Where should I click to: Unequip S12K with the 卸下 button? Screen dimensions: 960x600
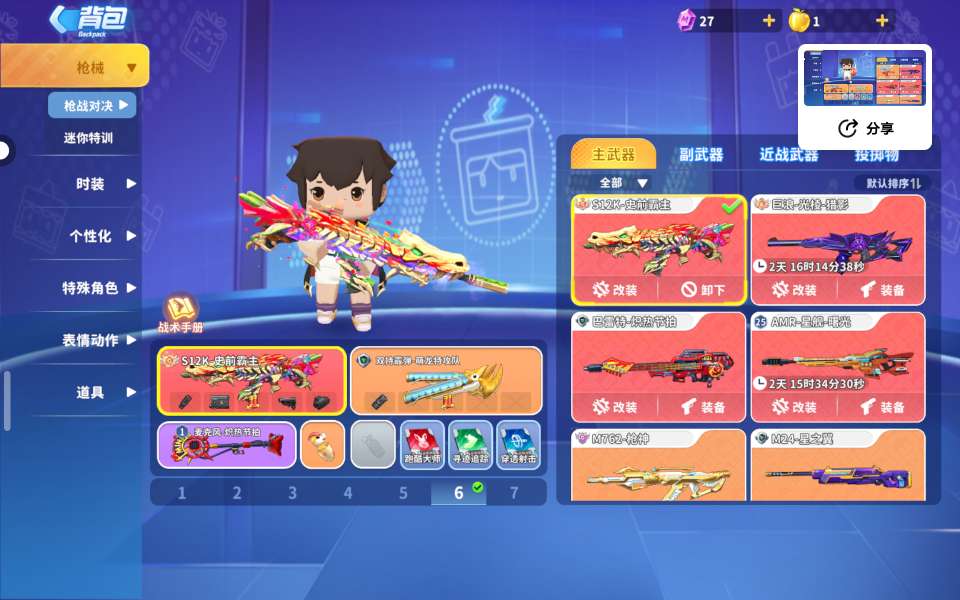[x=704, y=290]
